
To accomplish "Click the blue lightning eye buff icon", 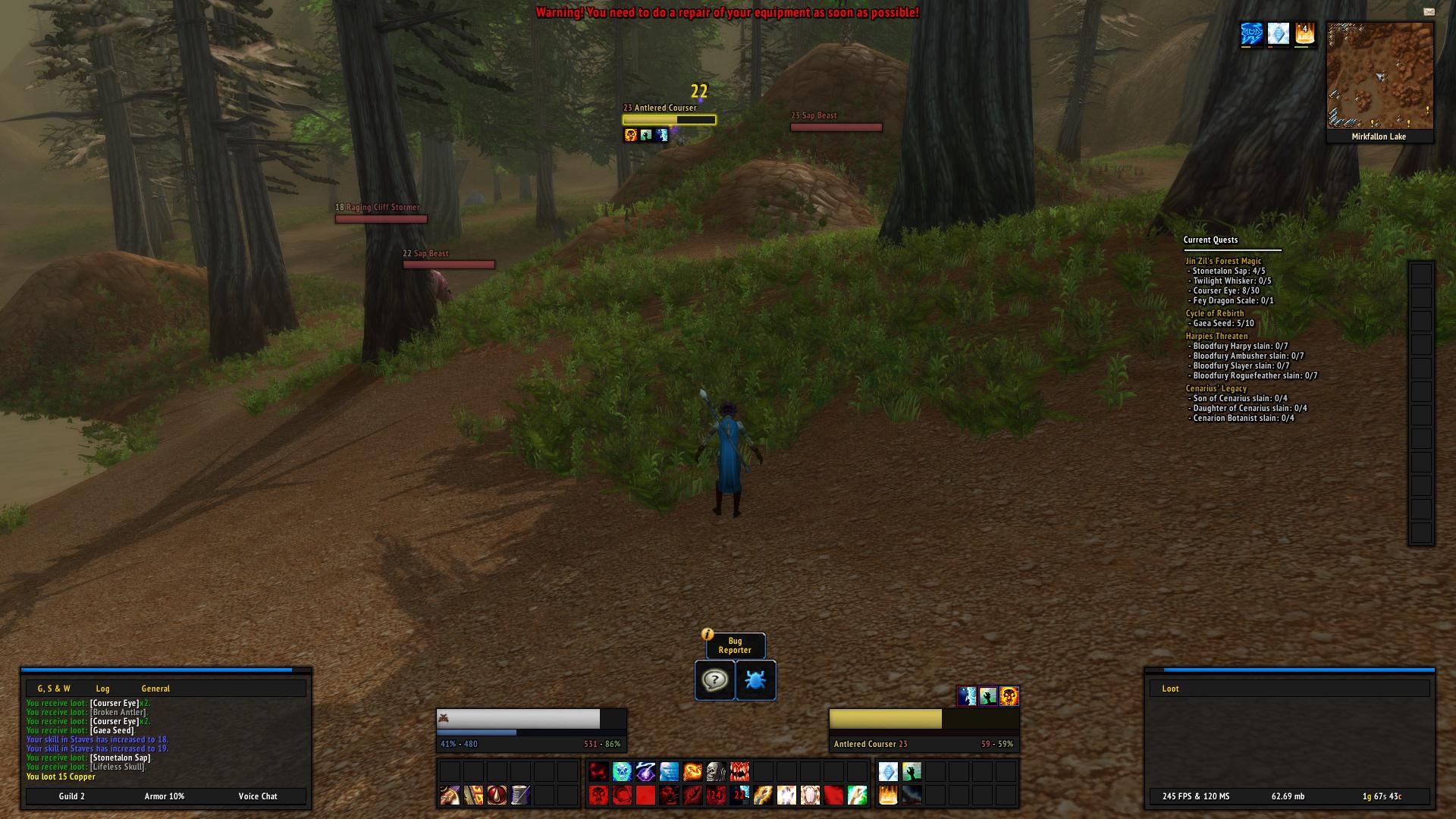I will point(1251,34).
